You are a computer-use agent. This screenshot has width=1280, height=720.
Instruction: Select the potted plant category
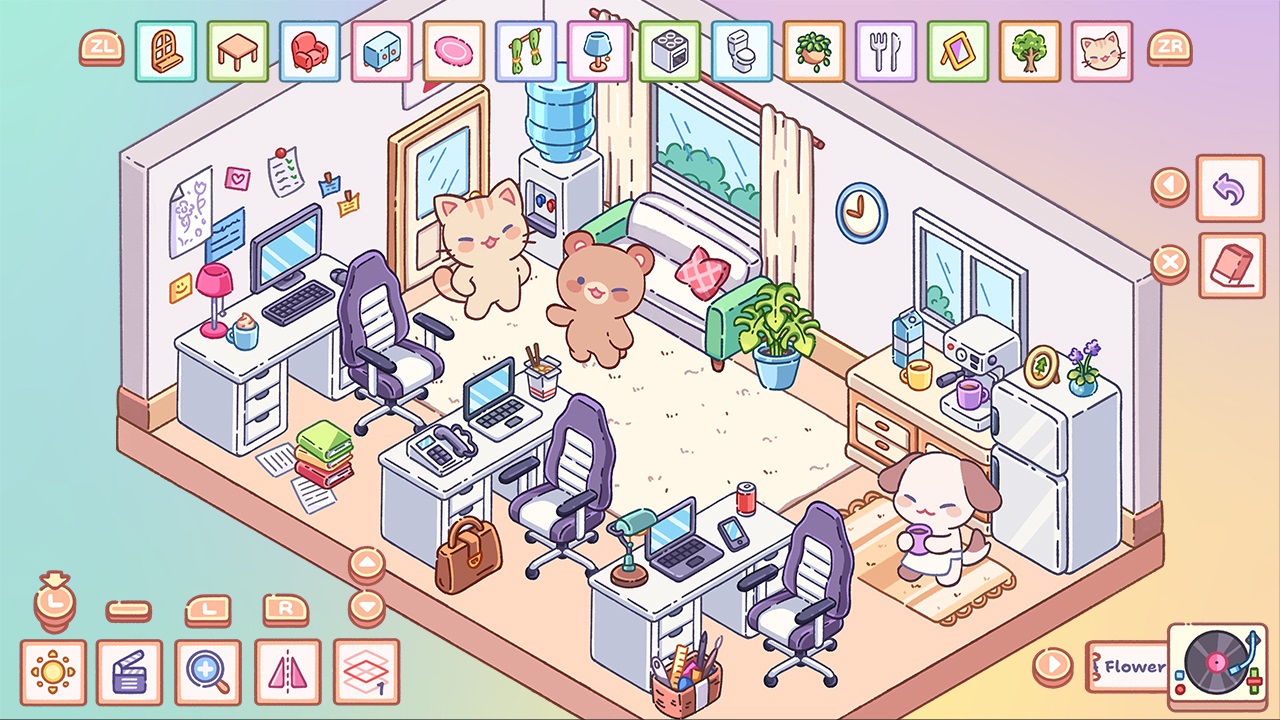coord(813,52)
